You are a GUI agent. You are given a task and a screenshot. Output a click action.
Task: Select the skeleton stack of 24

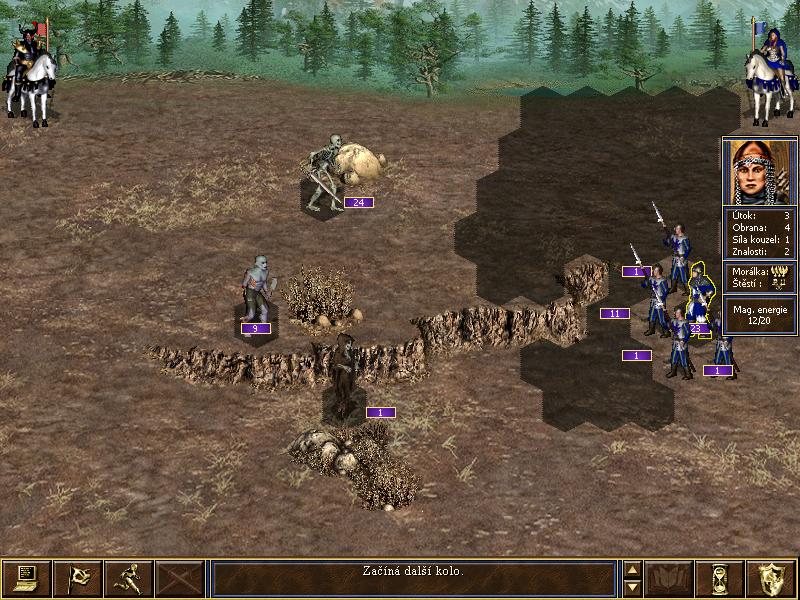point(324,175)
